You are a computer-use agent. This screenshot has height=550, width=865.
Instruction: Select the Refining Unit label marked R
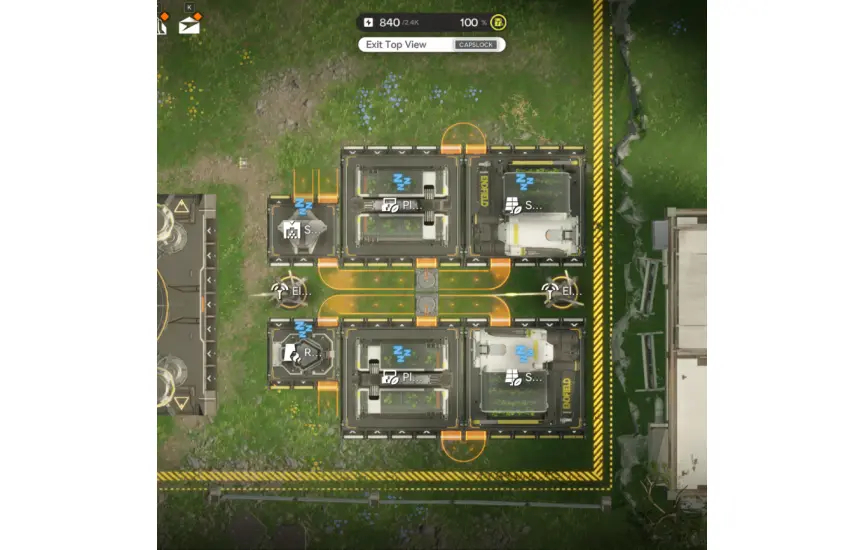(x=300, y=352)
